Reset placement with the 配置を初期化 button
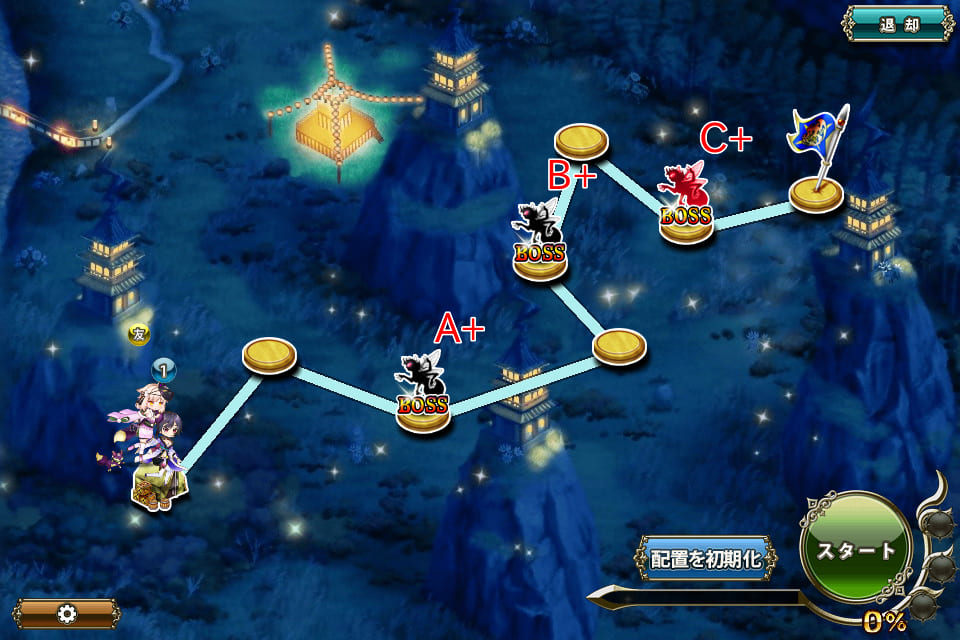 [707, 559]
